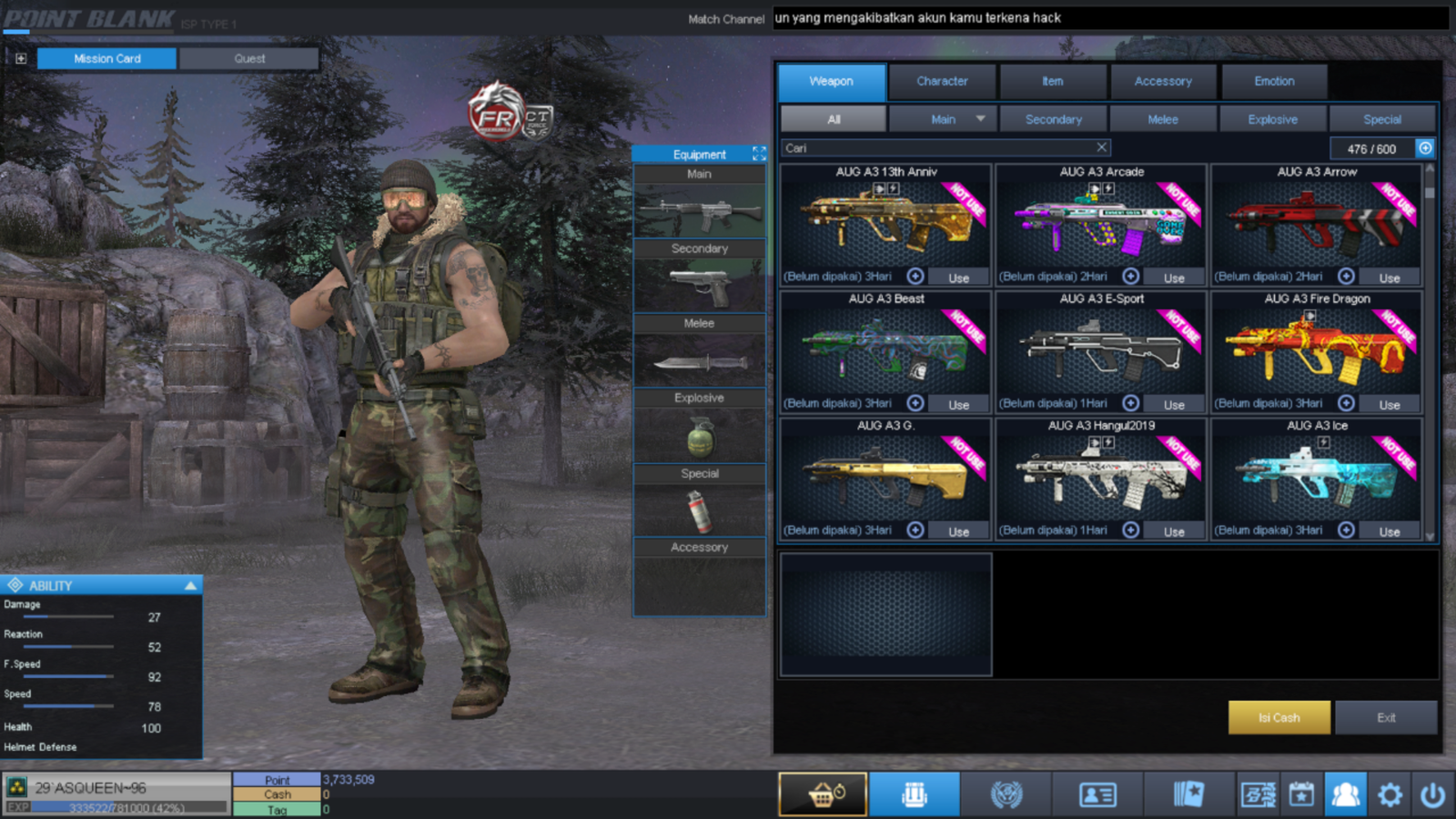Select the AUG A3 Fire Dragon thumbnail
The height and width of the screenshot is (819, 1456).
point(1316,350)
